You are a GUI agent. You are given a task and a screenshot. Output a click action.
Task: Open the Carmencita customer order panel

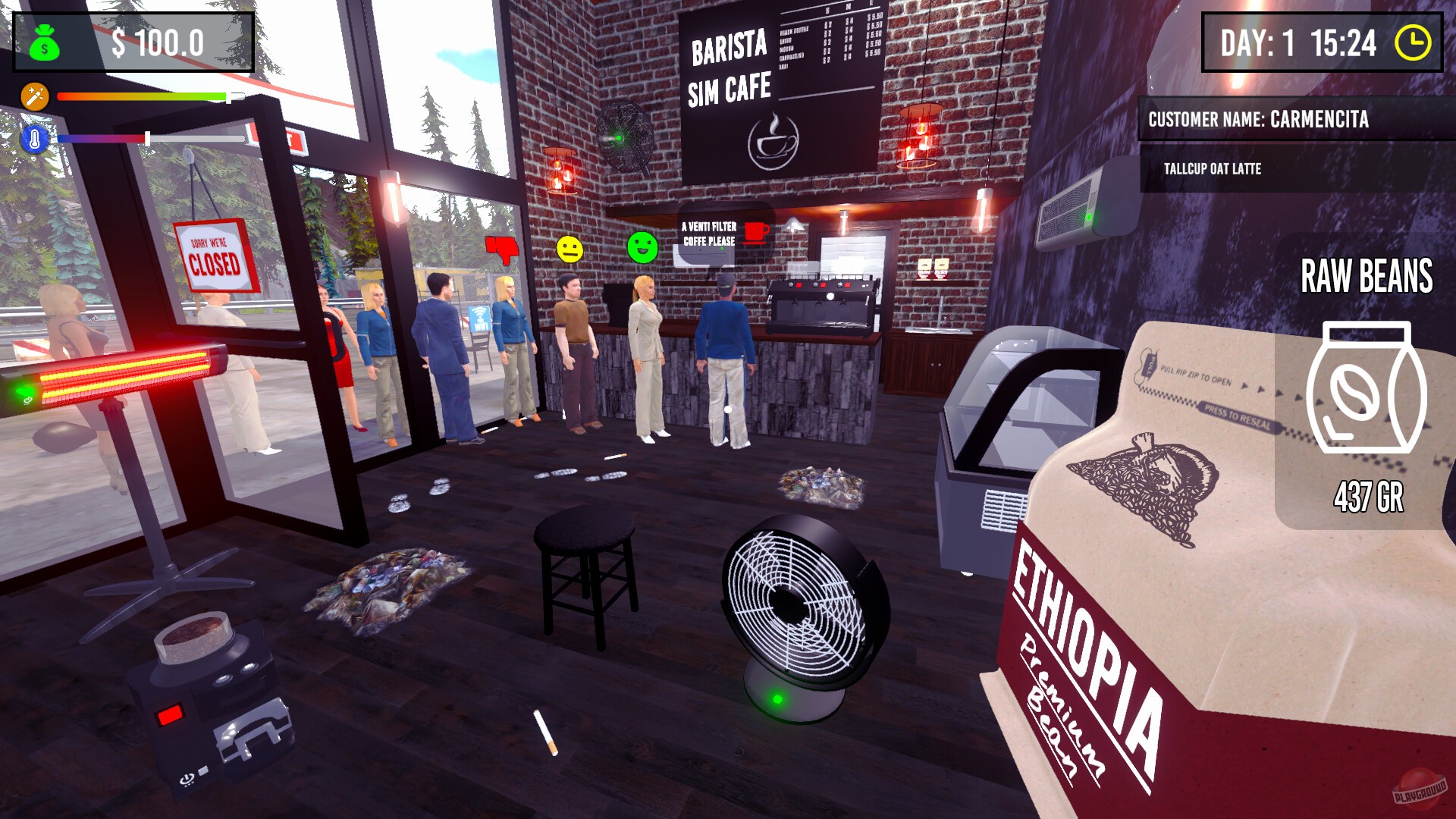[x=1289, y=118]
